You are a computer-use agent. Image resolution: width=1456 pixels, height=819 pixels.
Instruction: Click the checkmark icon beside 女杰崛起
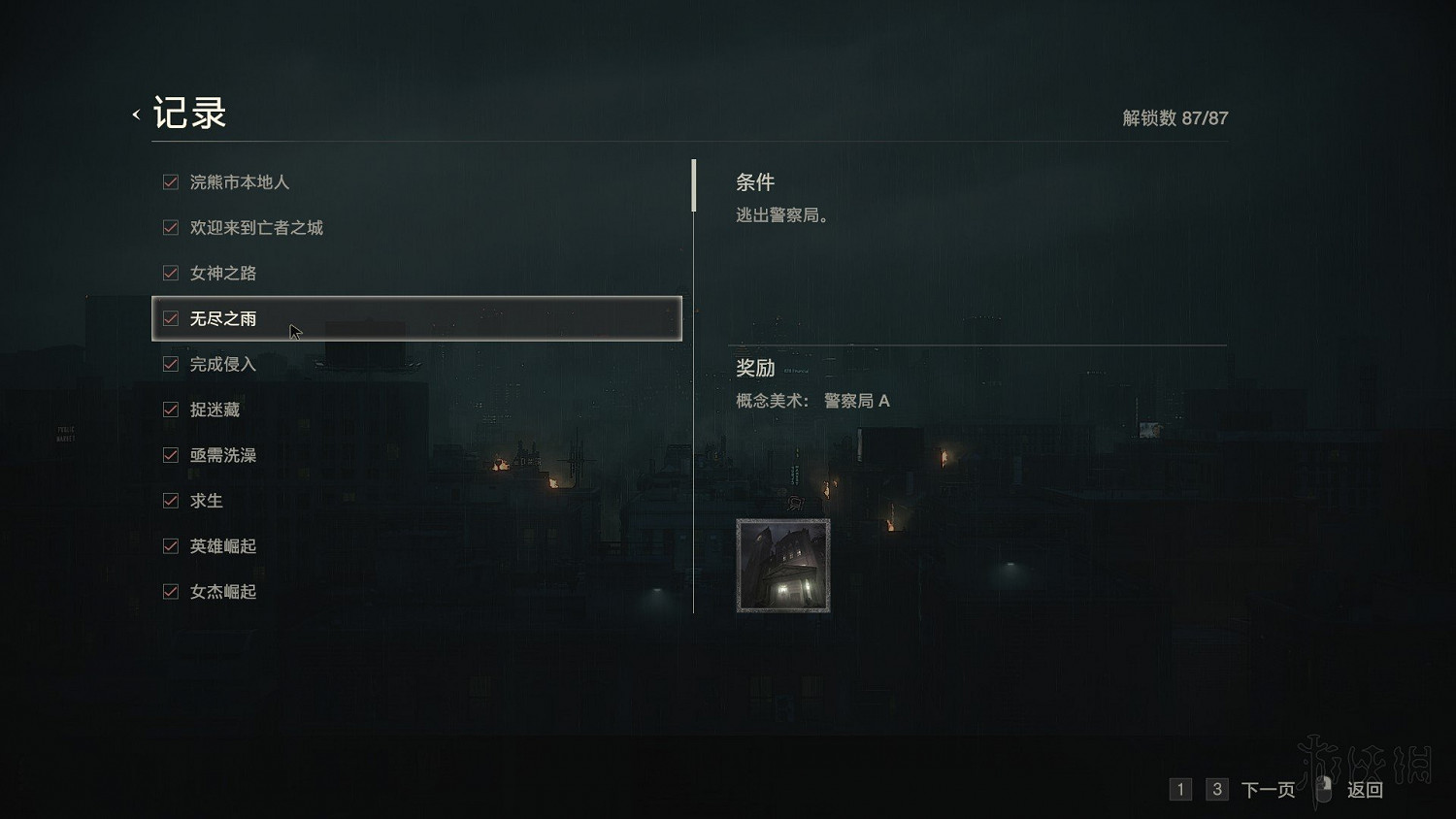[170, 591]
